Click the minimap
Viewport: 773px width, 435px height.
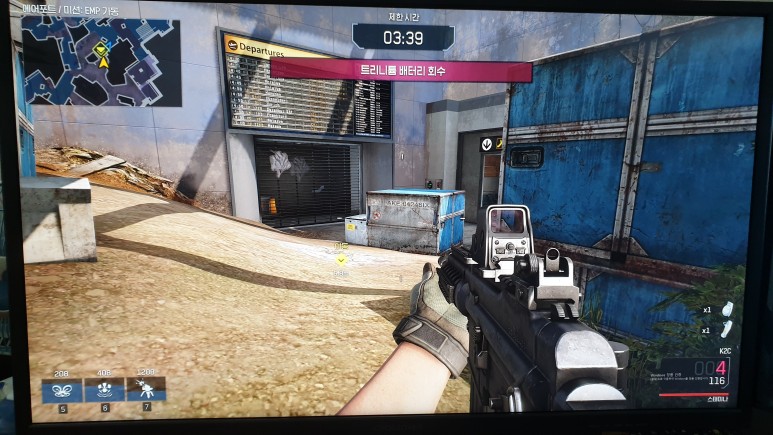point(101,62)
